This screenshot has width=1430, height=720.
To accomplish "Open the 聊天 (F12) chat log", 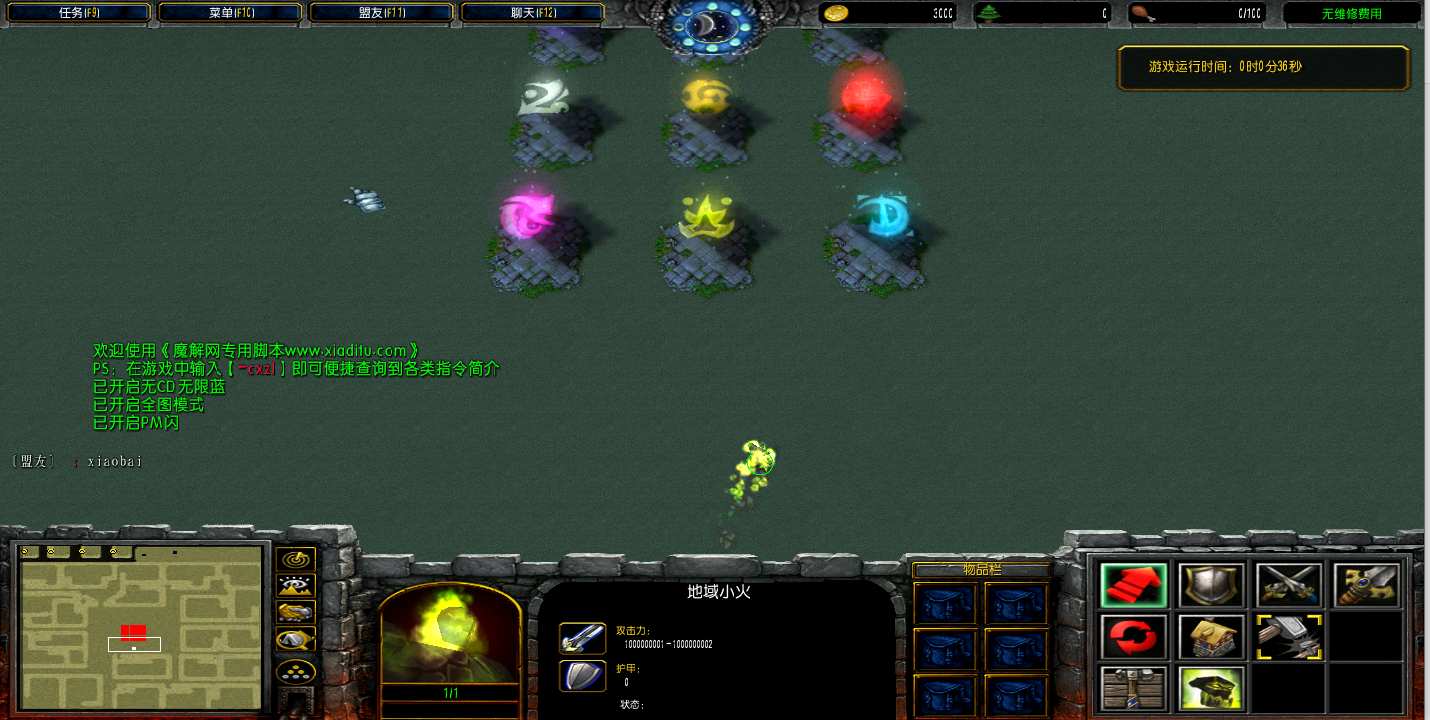I will click(x=532, y=13).
